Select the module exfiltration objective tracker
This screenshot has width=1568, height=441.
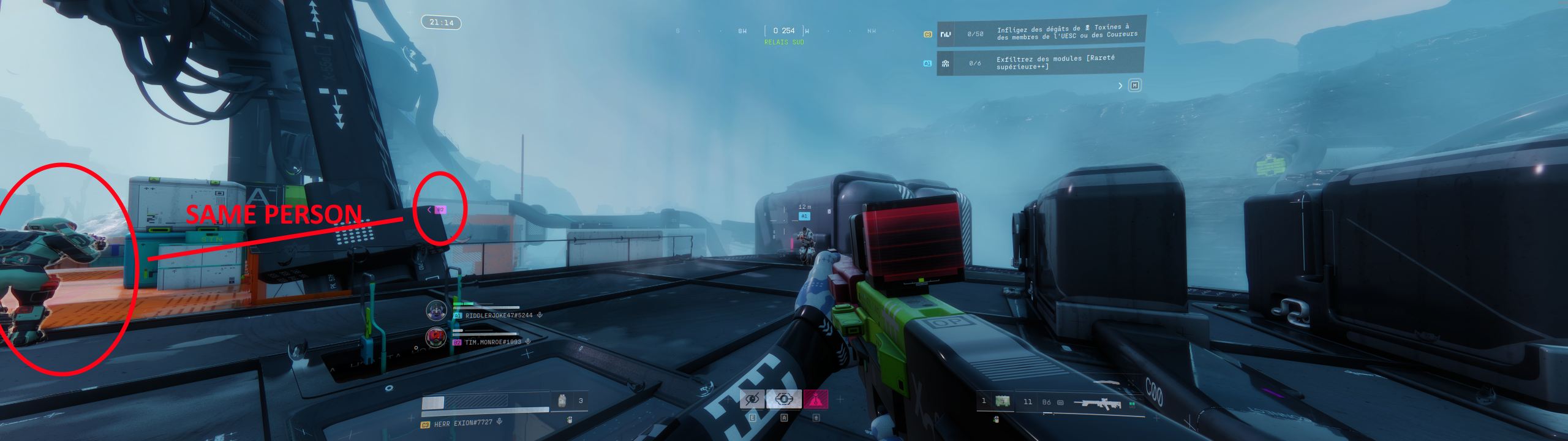[1040, 62]
